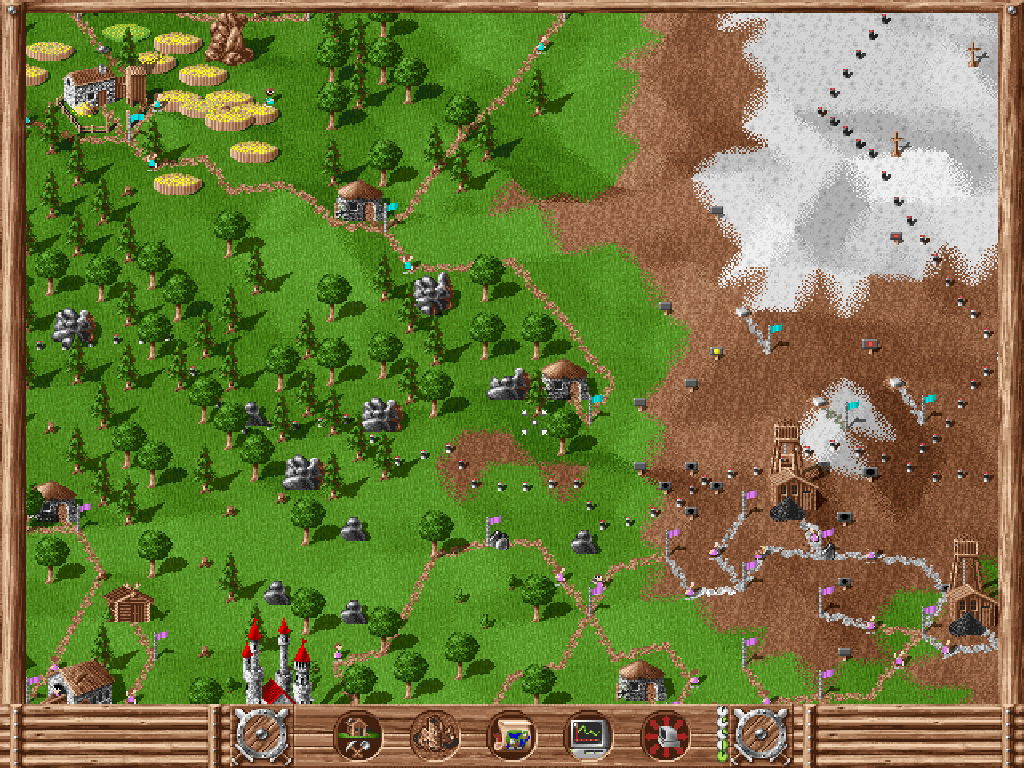Show statistics with the graph monitor icon
1024x768 pixels.
pos(588,736)
